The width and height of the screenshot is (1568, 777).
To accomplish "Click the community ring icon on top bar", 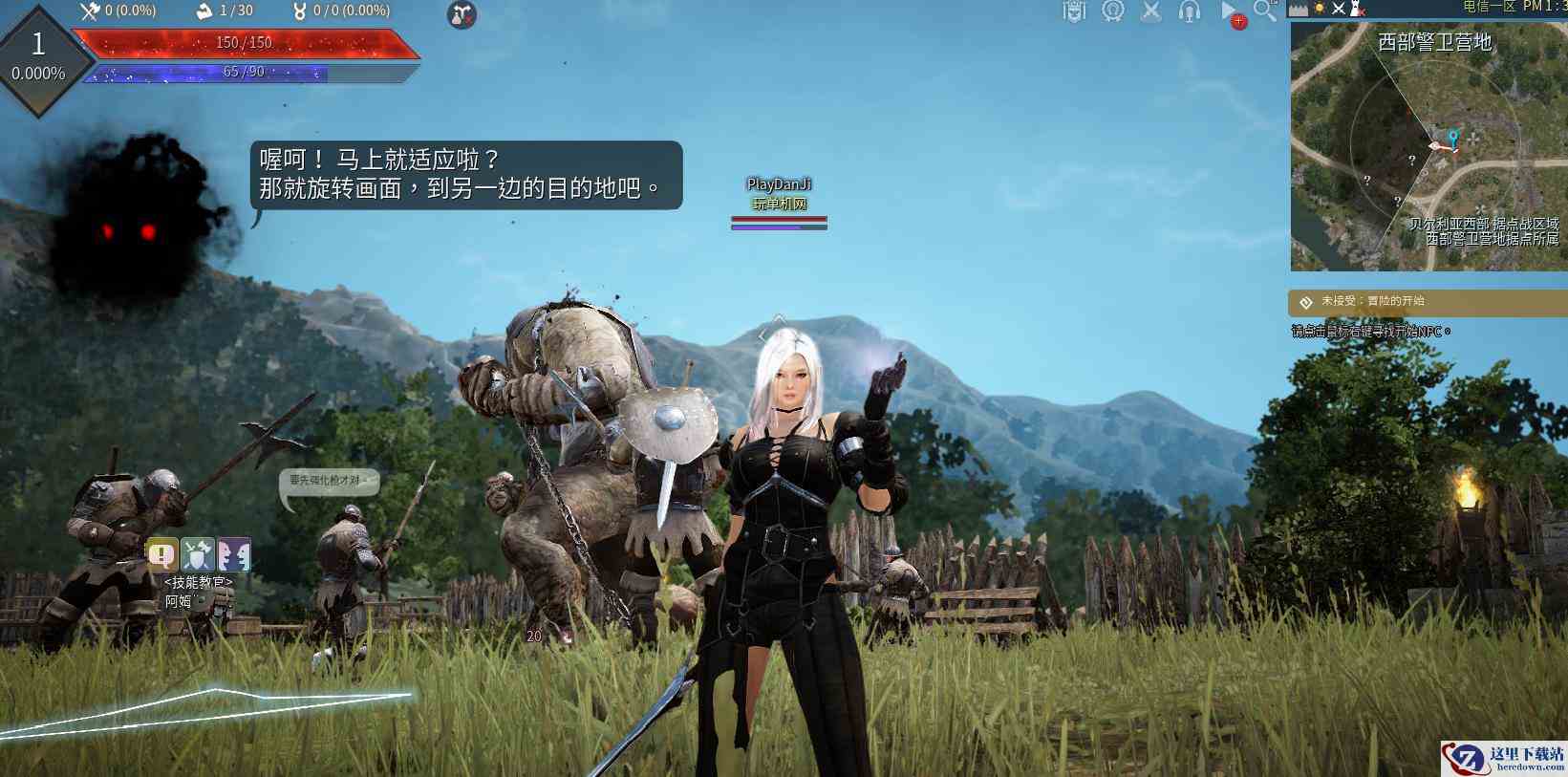I will click(1111, 11).
